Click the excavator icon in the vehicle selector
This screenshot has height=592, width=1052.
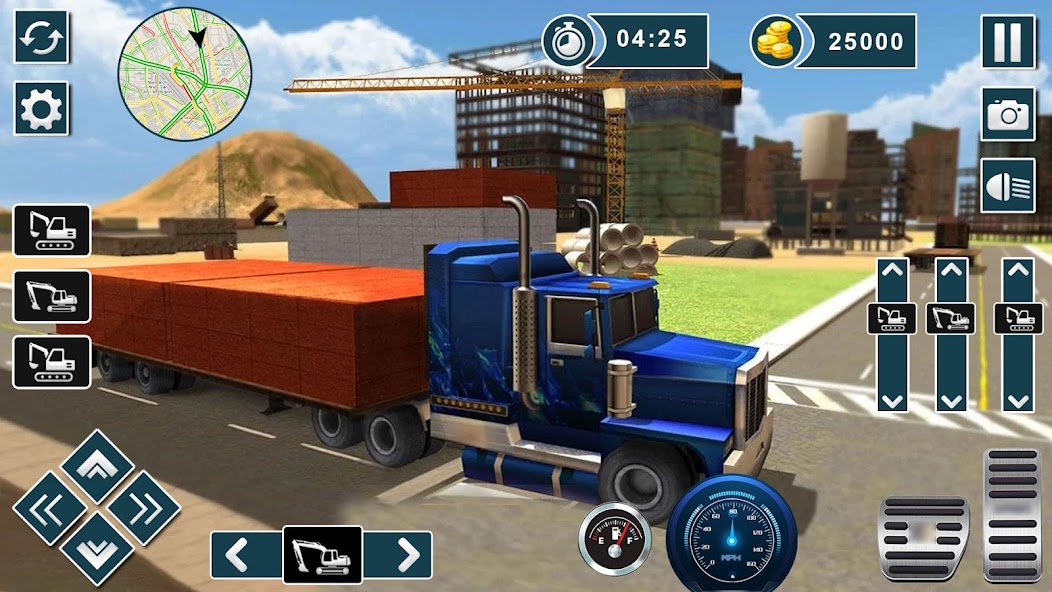click(x=322, y=556)
